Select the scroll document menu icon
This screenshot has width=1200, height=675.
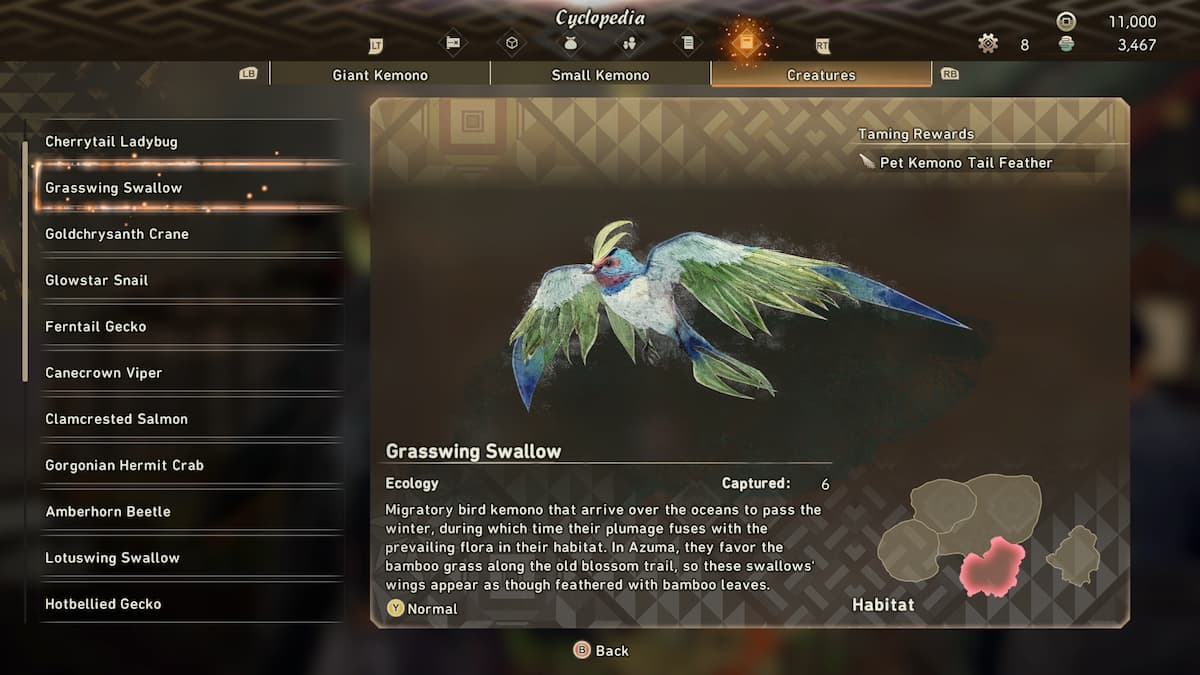click(688, 42)
